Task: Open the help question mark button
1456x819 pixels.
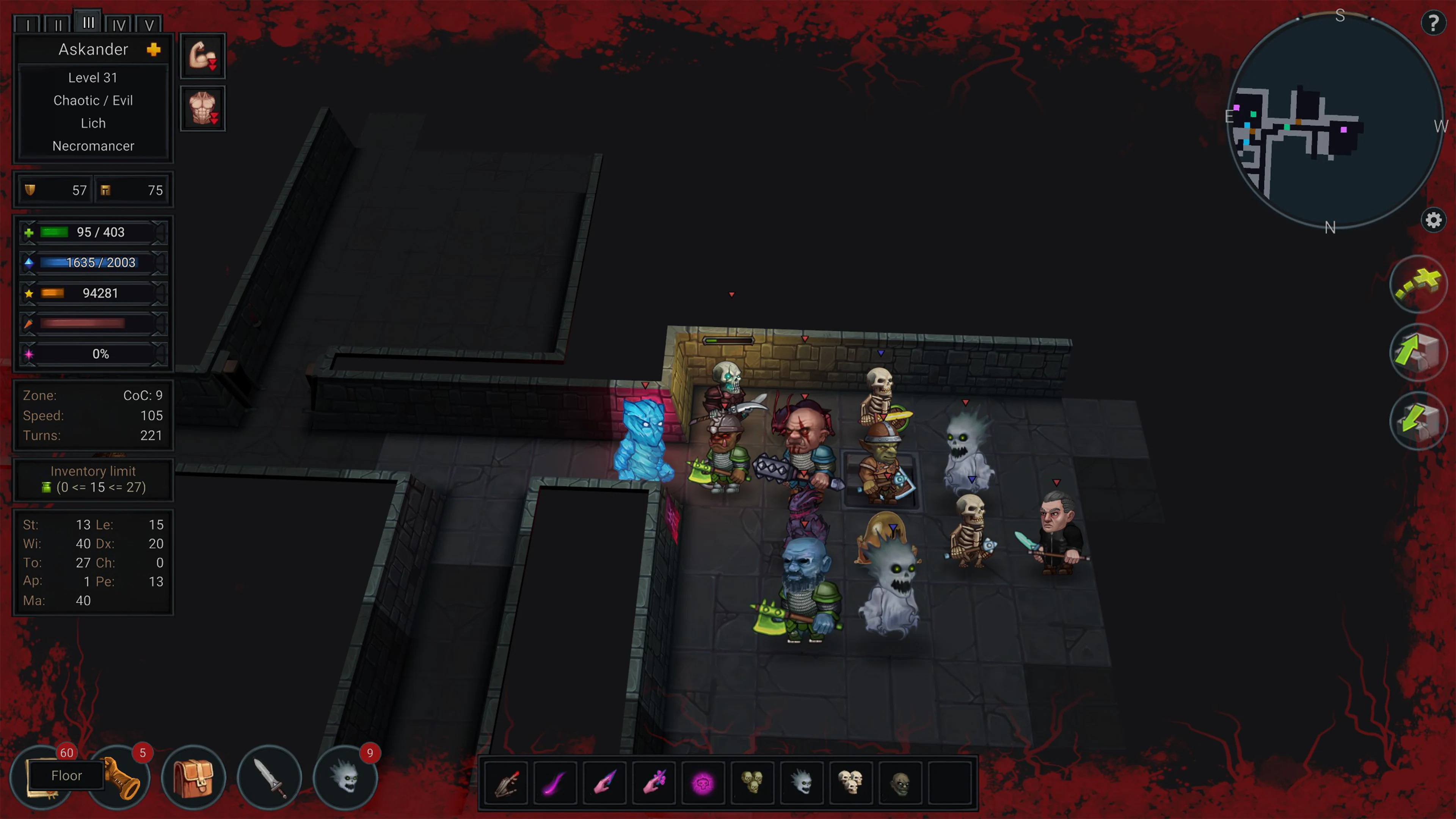Action: point(1434,23)
